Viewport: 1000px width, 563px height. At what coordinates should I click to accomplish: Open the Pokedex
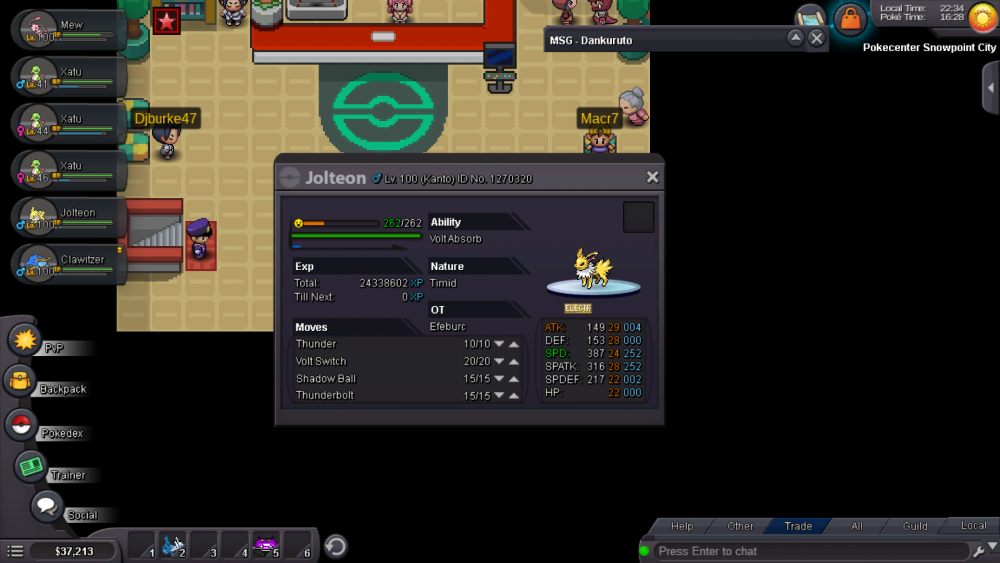coord(21,425)
